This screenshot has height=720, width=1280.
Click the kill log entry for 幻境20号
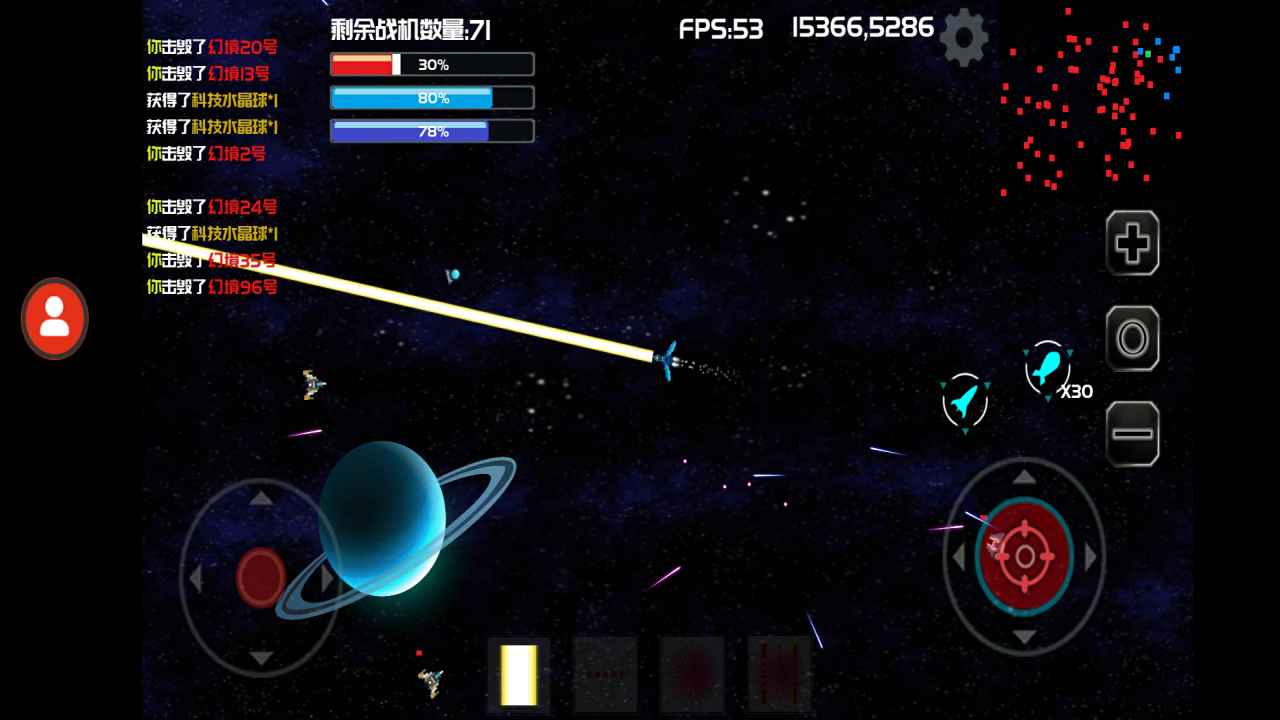click(213, 47)
